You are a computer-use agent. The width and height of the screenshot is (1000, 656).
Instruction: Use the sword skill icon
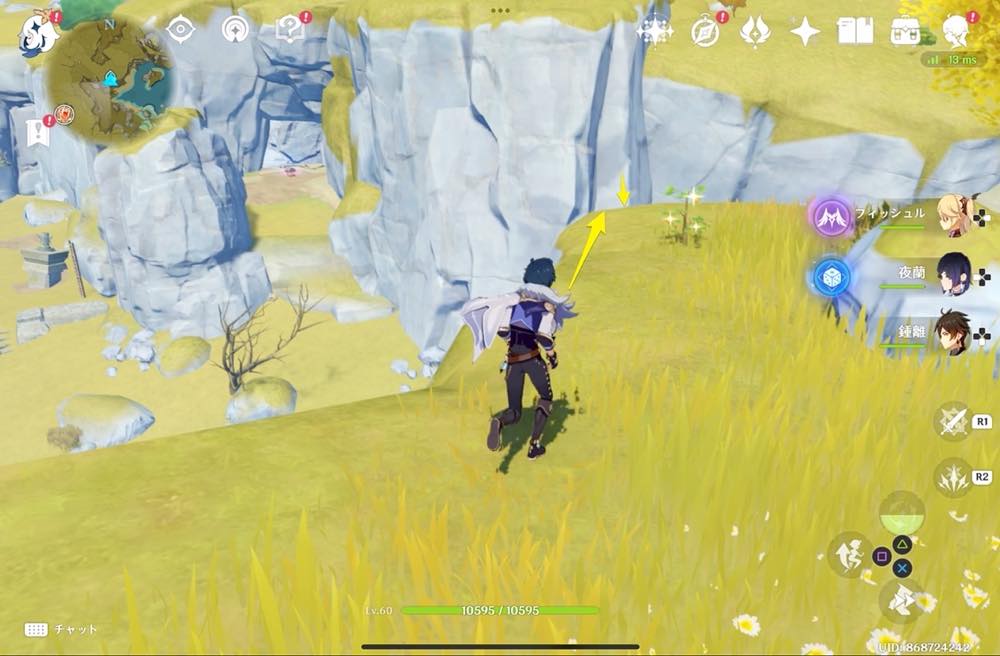click(x=953, y=422)
